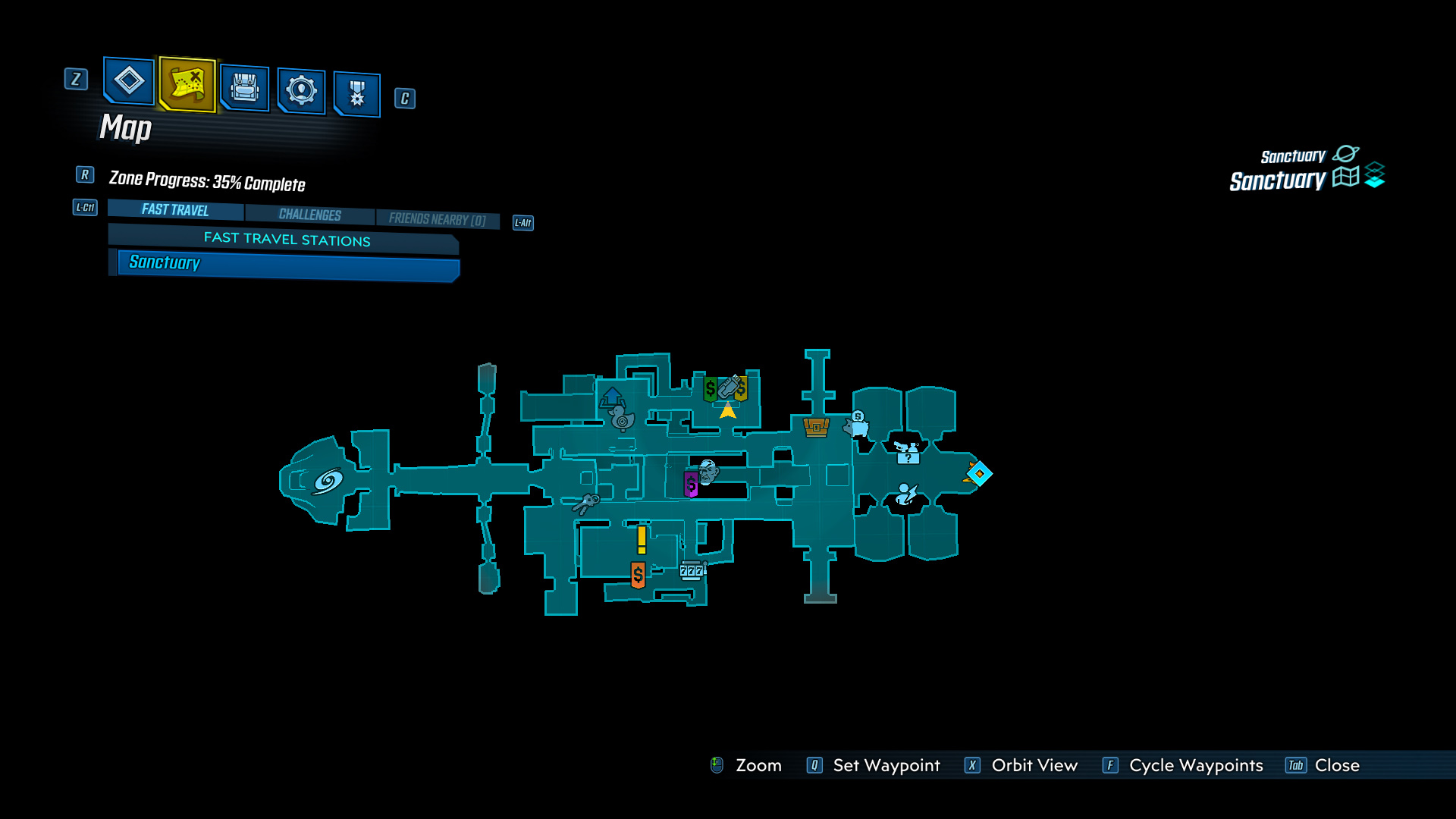The height and width of the screenshot is (819, 1456).
Task: Select the cyan diamond waypoint marker
Action: click(980, 472)
